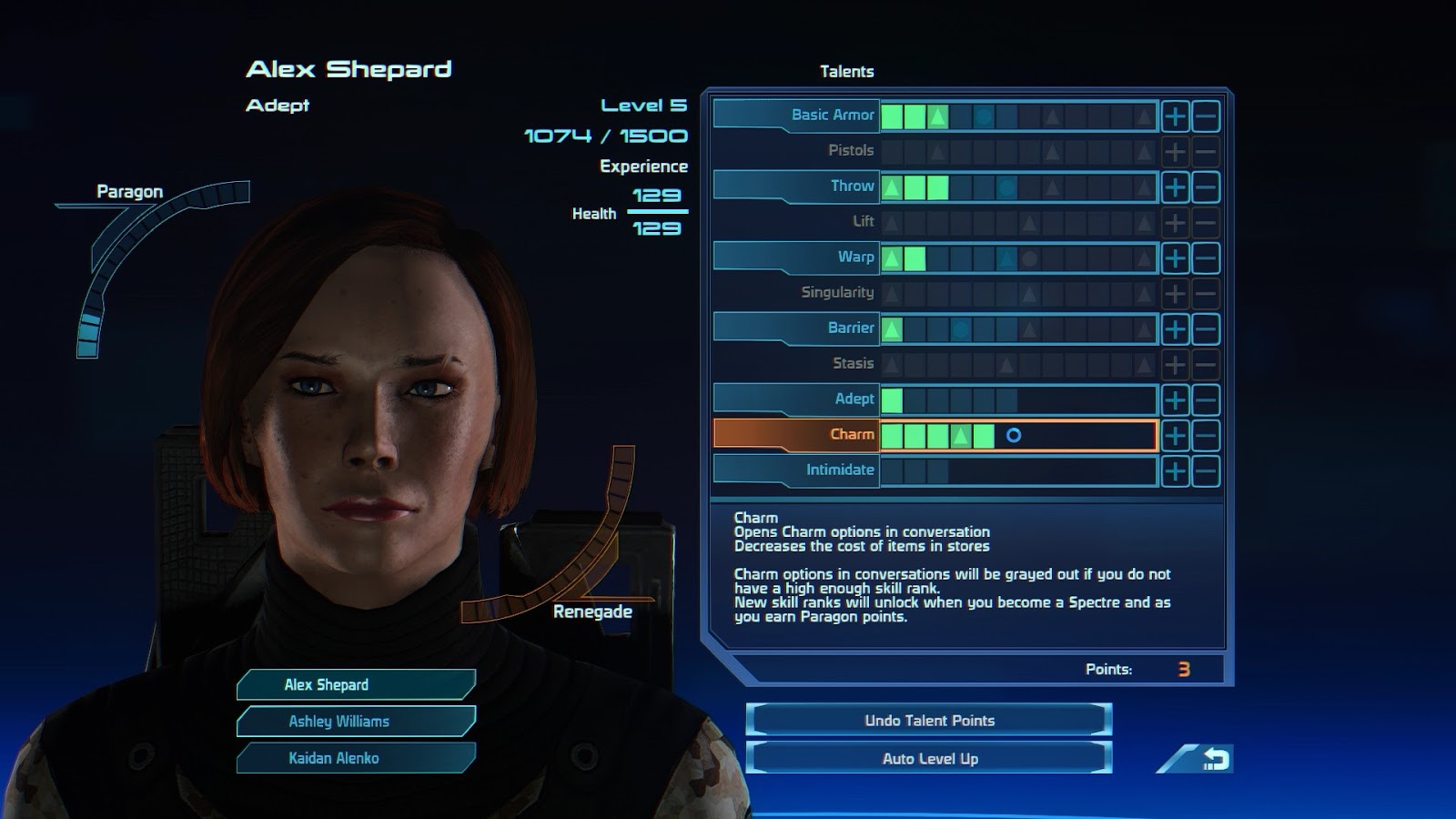Click the plus button for Barrier
Image resolution: width=1456 pixels, height=819 pixels.
point(1176,328)
